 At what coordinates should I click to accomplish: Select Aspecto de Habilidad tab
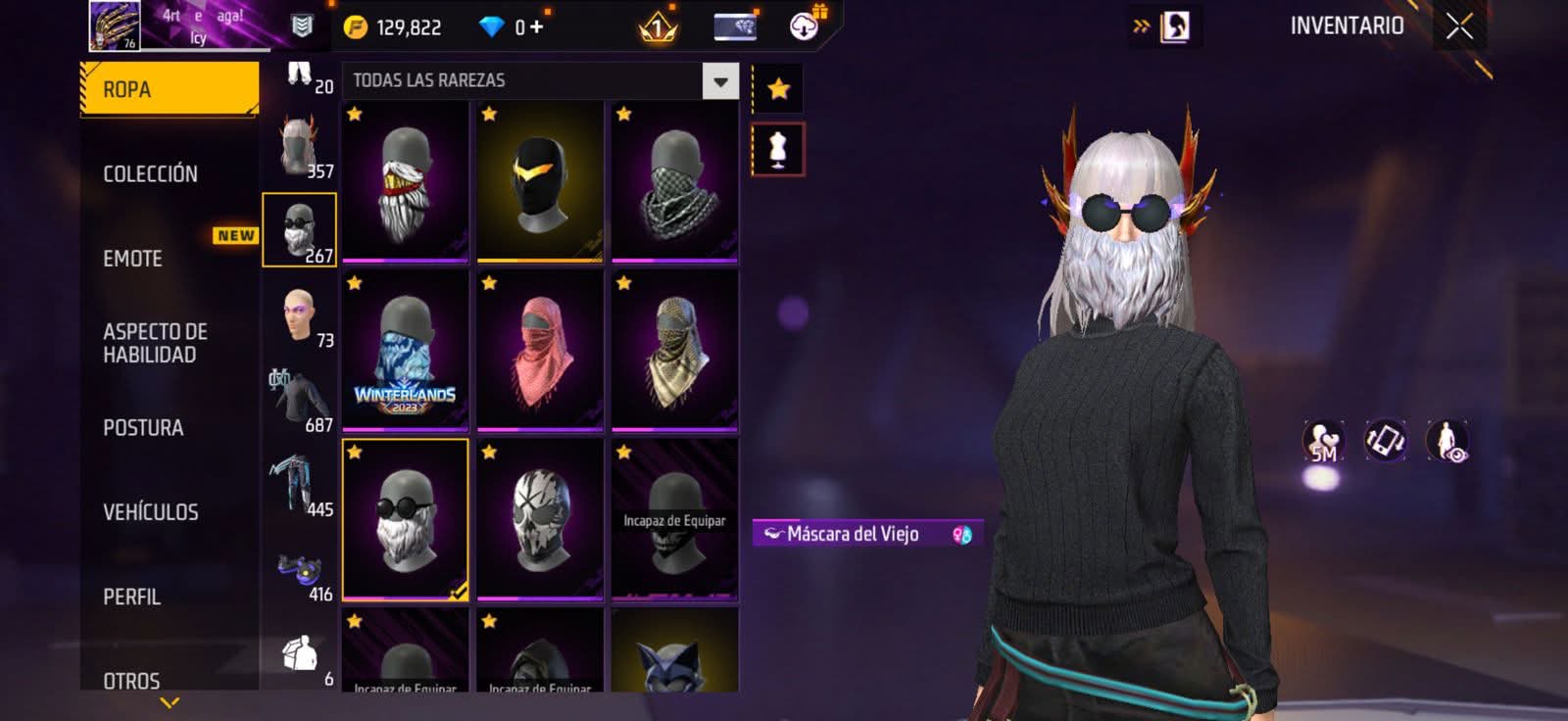[155, 343]
